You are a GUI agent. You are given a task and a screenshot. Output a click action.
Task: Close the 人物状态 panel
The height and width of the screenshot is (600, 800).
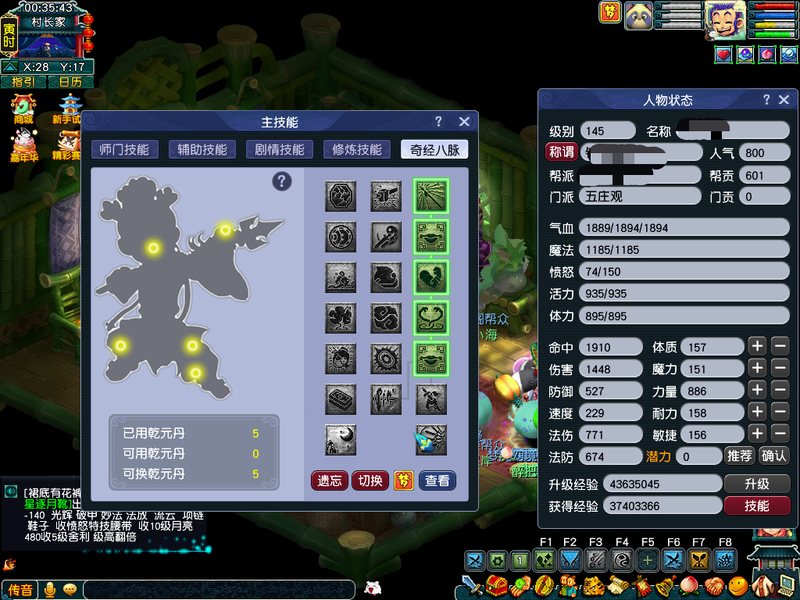coord(785,100)
